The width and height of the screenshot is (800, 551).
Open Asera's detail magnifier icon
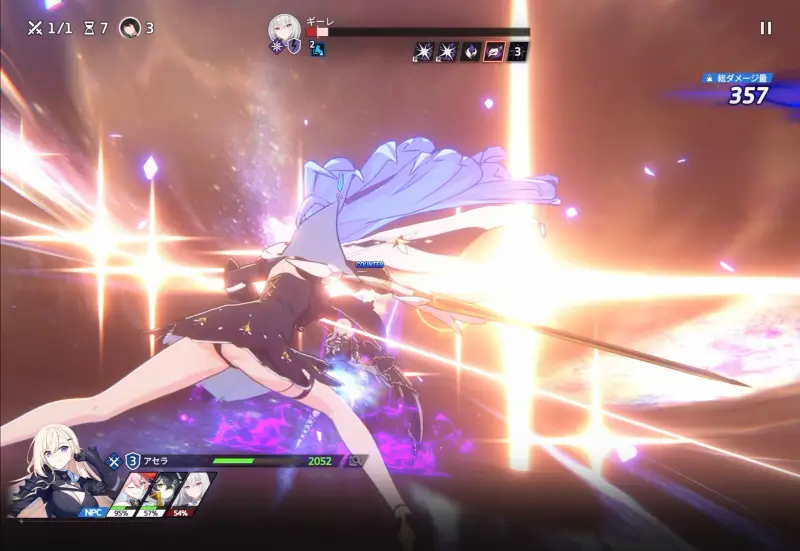[x=354, y=461]
